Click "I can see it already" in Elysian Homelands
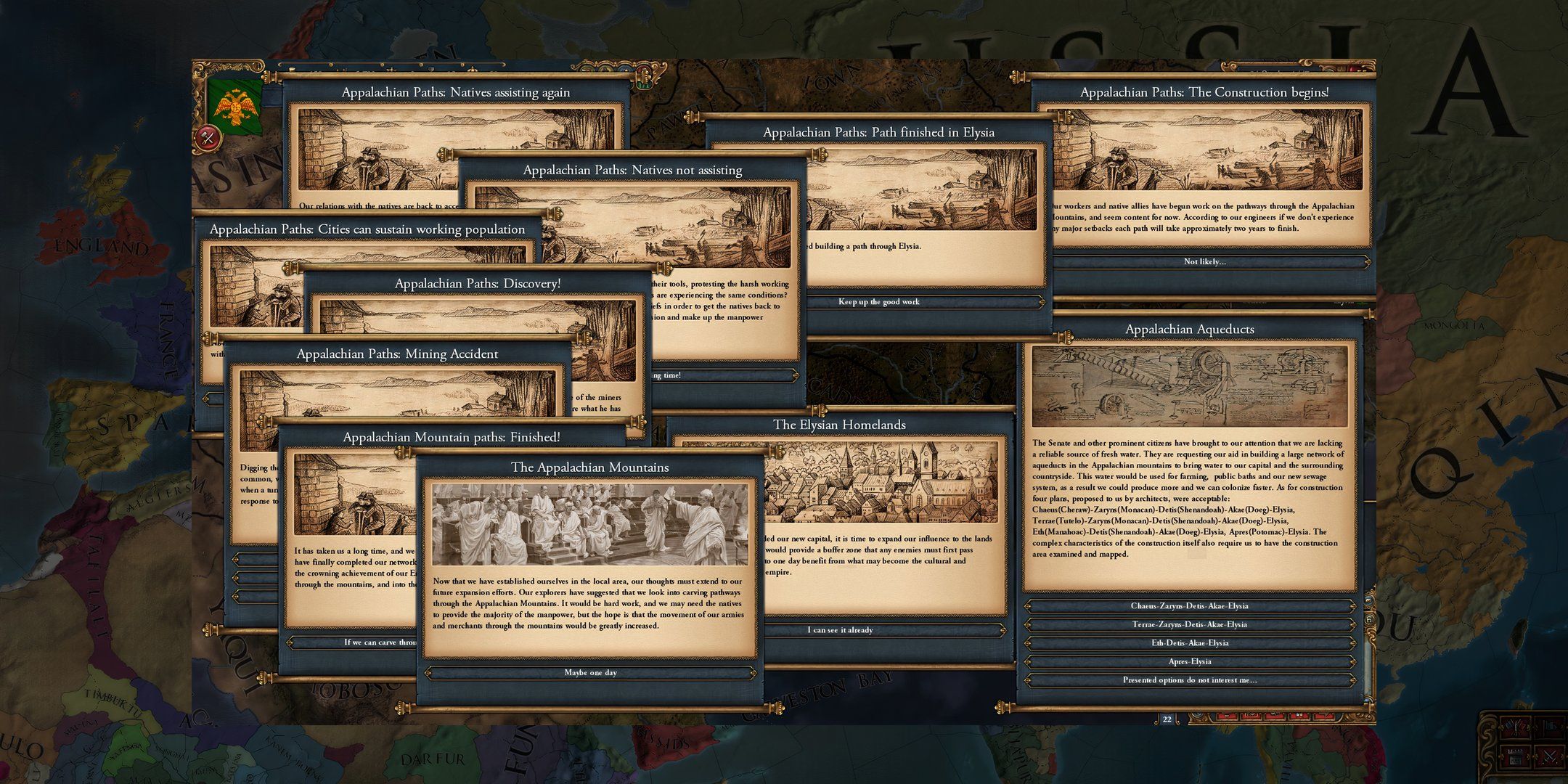Viewport: 1568px width, 784px height. (839, 629)
